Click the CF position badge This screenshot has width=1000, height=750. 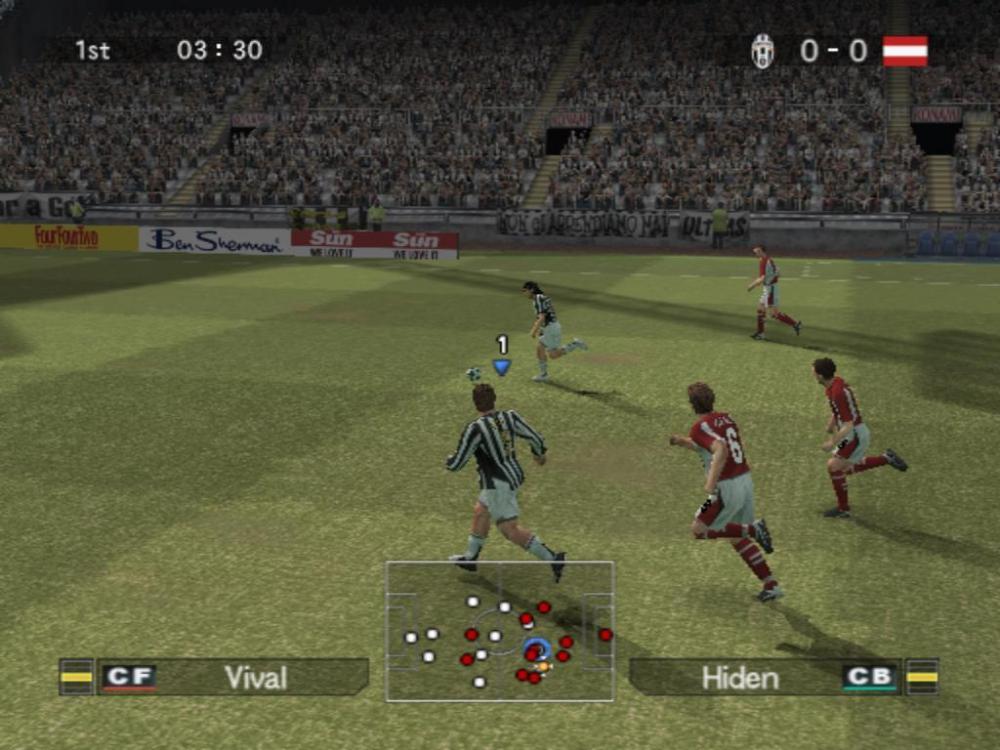[129, 677]
